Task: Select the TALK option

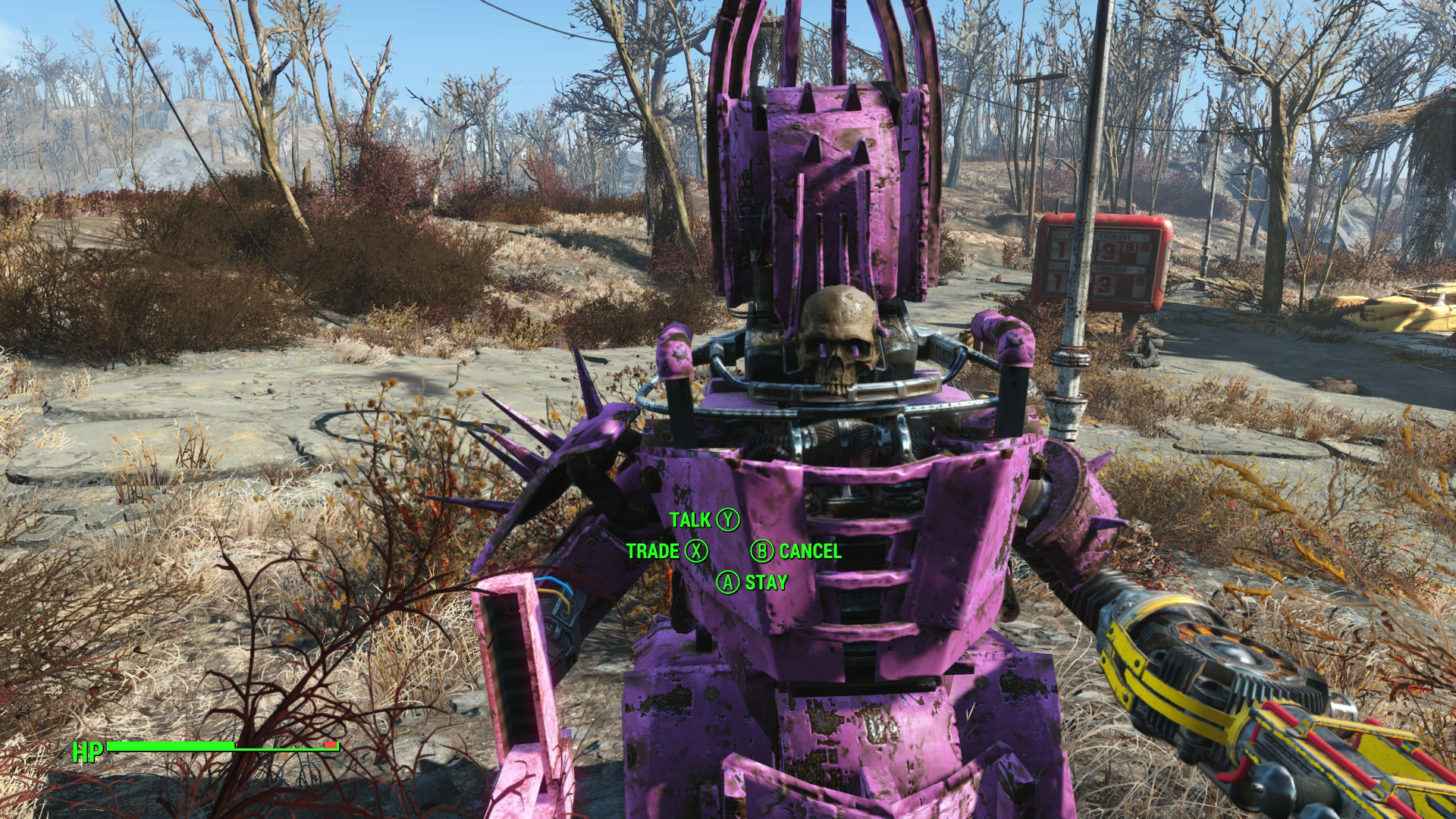Action: (689, 521)
